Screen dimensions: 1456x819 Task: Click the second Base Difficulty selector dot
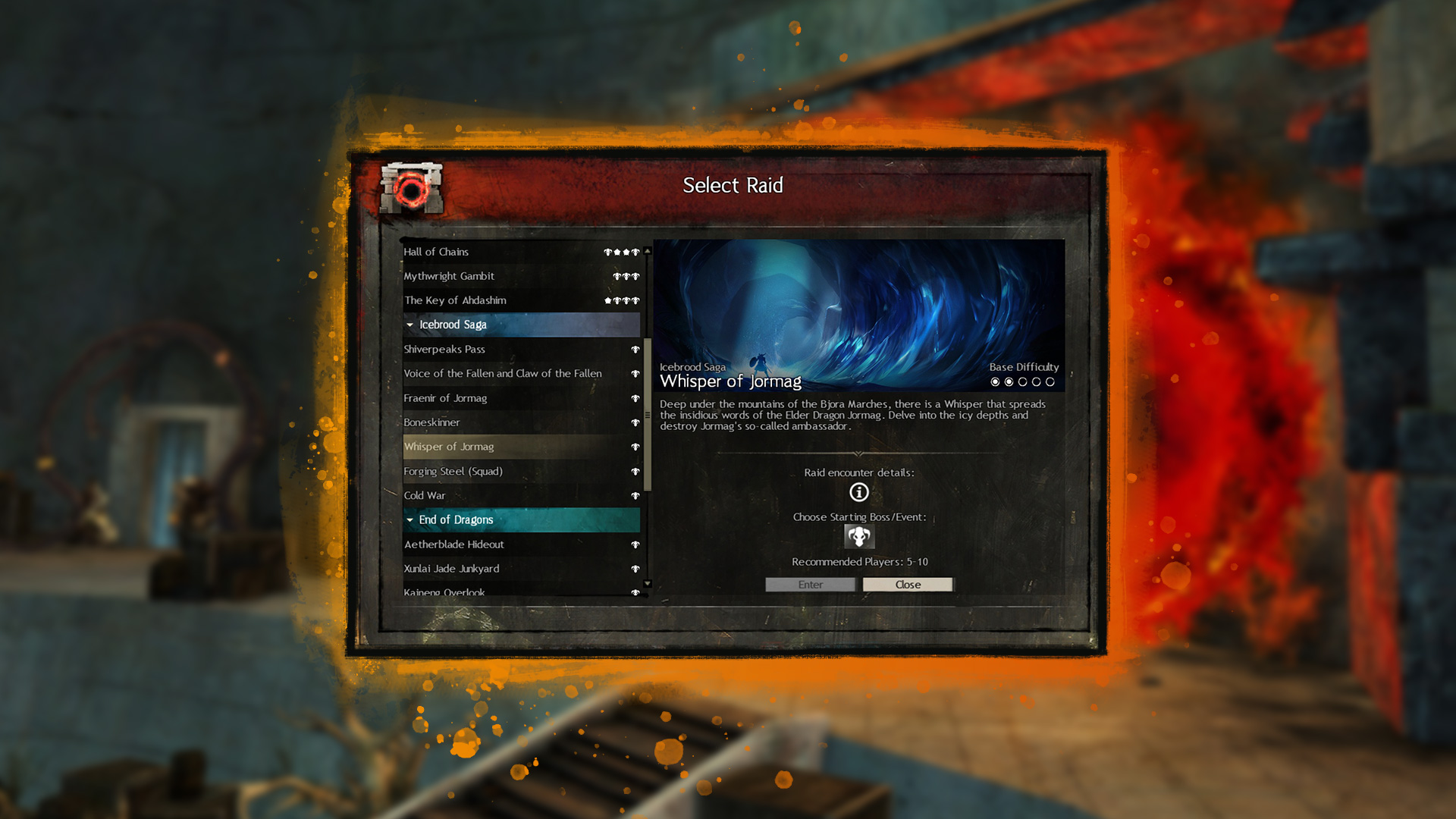click(1009, 382)
